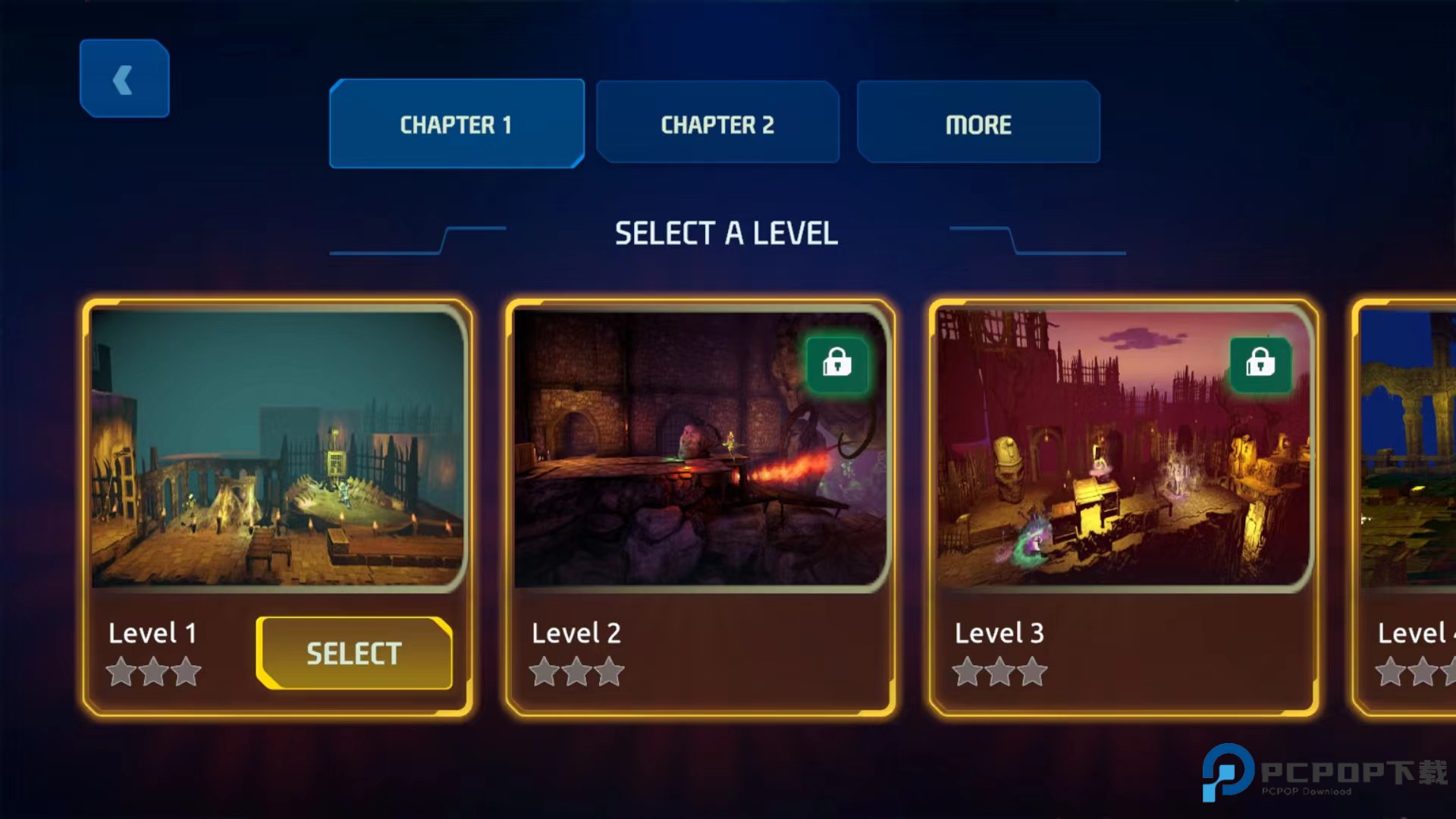The width and height of the screenshot is (1456, 819).
Task: Tap the green lock icon on Level 3
Action: (1260, 364)
